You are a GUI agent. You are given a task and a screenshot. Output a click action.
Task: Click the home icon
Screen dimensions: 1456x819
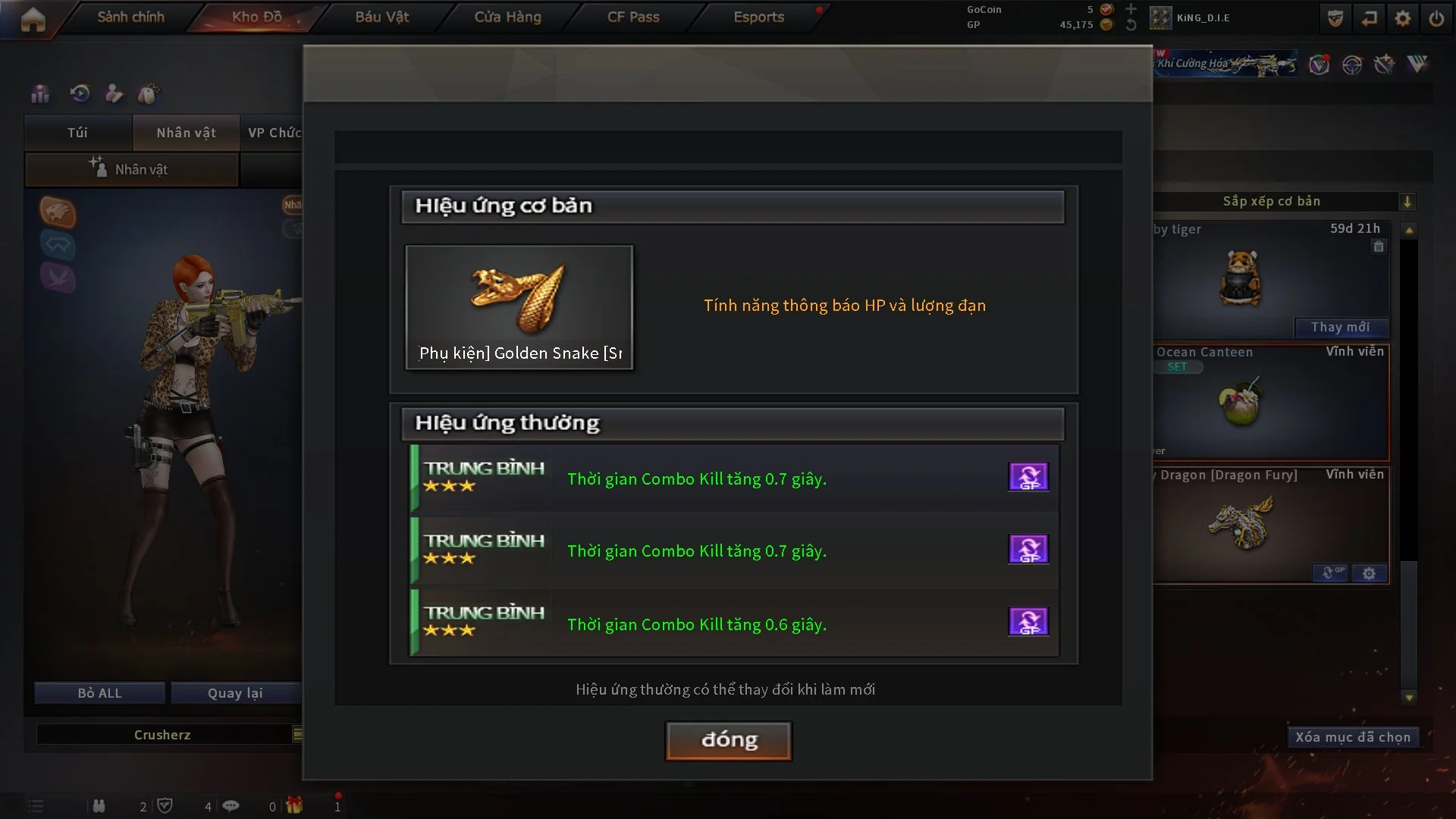tap(33, 19)
